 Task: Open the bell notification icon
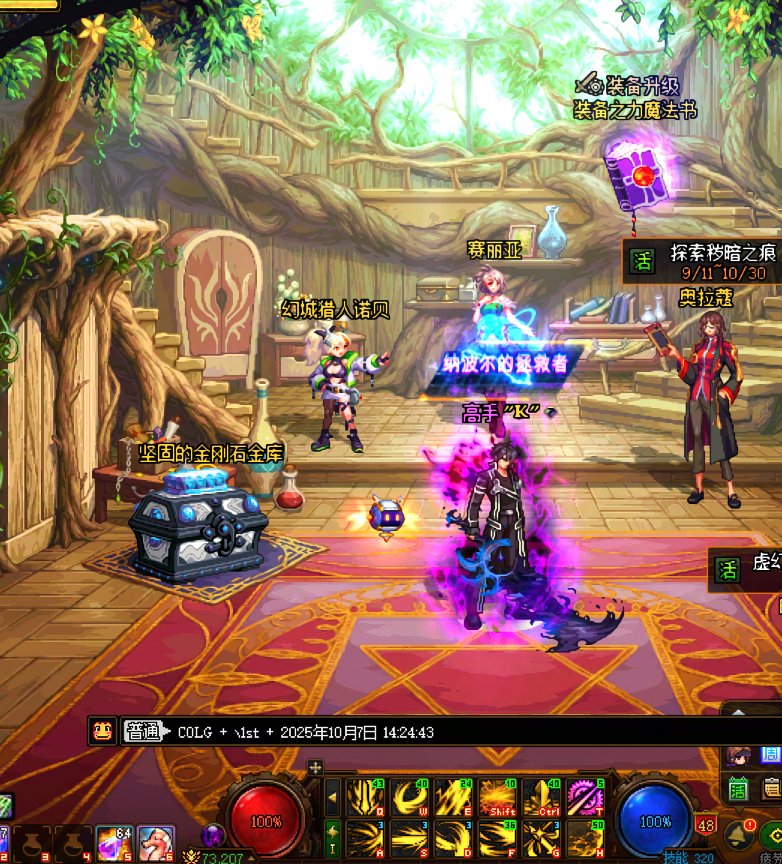(x=741, y=833)
